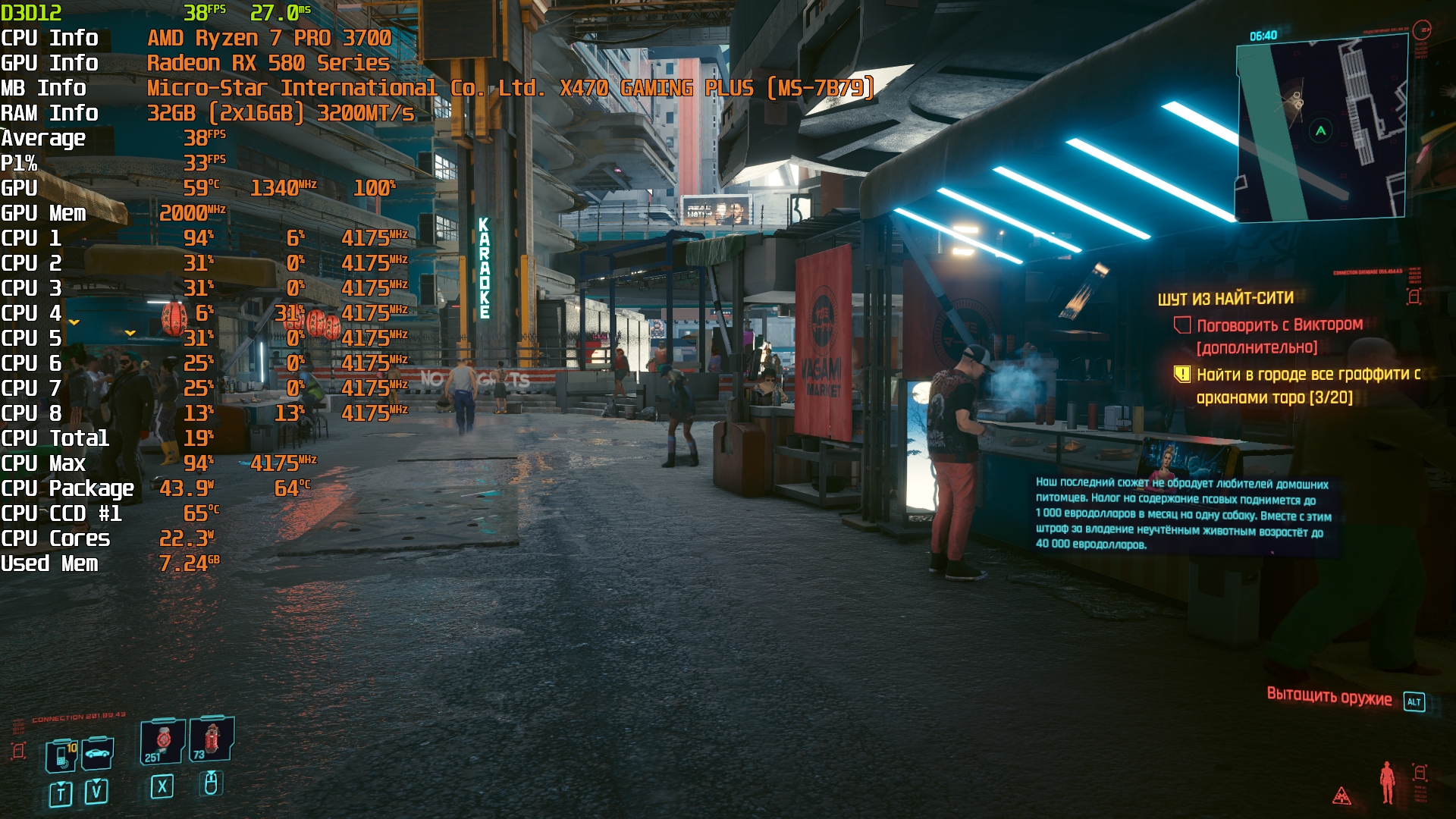Select the car vehicle-call slot

pyautogui.click(x=98, y=754)
